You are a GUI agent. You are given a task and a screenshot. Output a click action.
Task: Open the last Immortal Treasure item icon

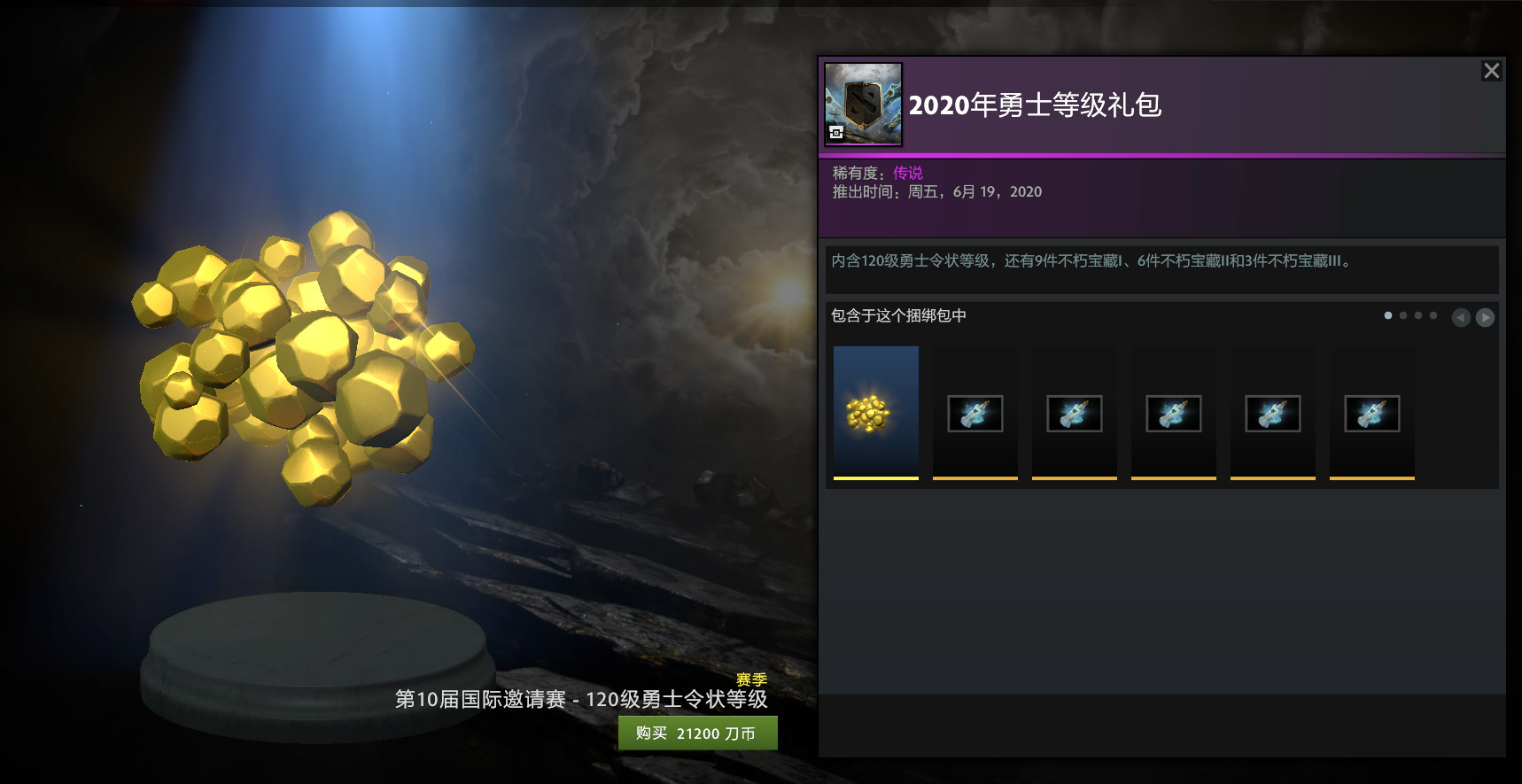(x=1372, y=412)
